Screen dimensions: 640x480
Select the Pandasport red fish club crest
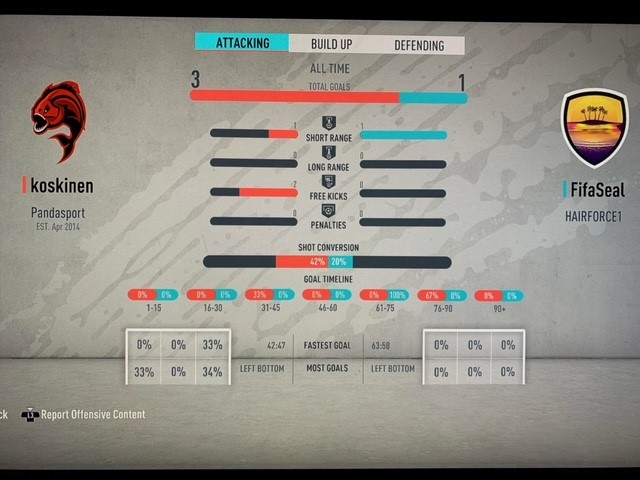(57, 120)
